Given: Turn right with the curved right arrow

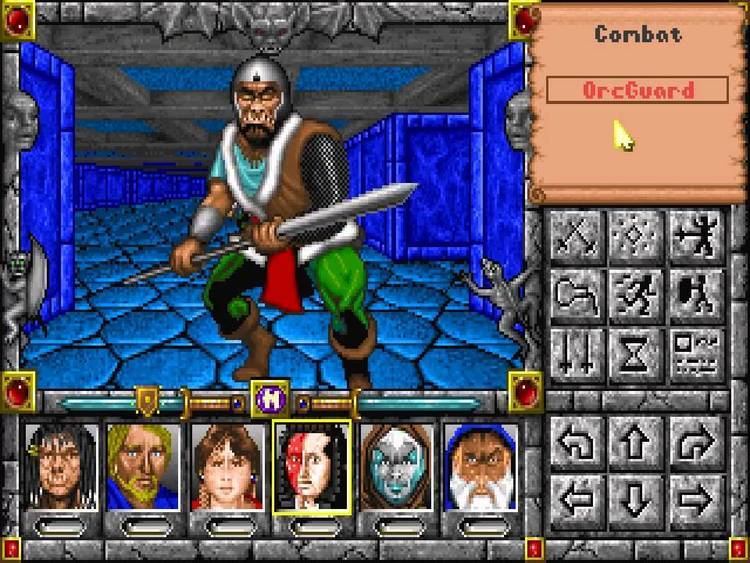Looking at the screenshot, I should pos(697,438).
